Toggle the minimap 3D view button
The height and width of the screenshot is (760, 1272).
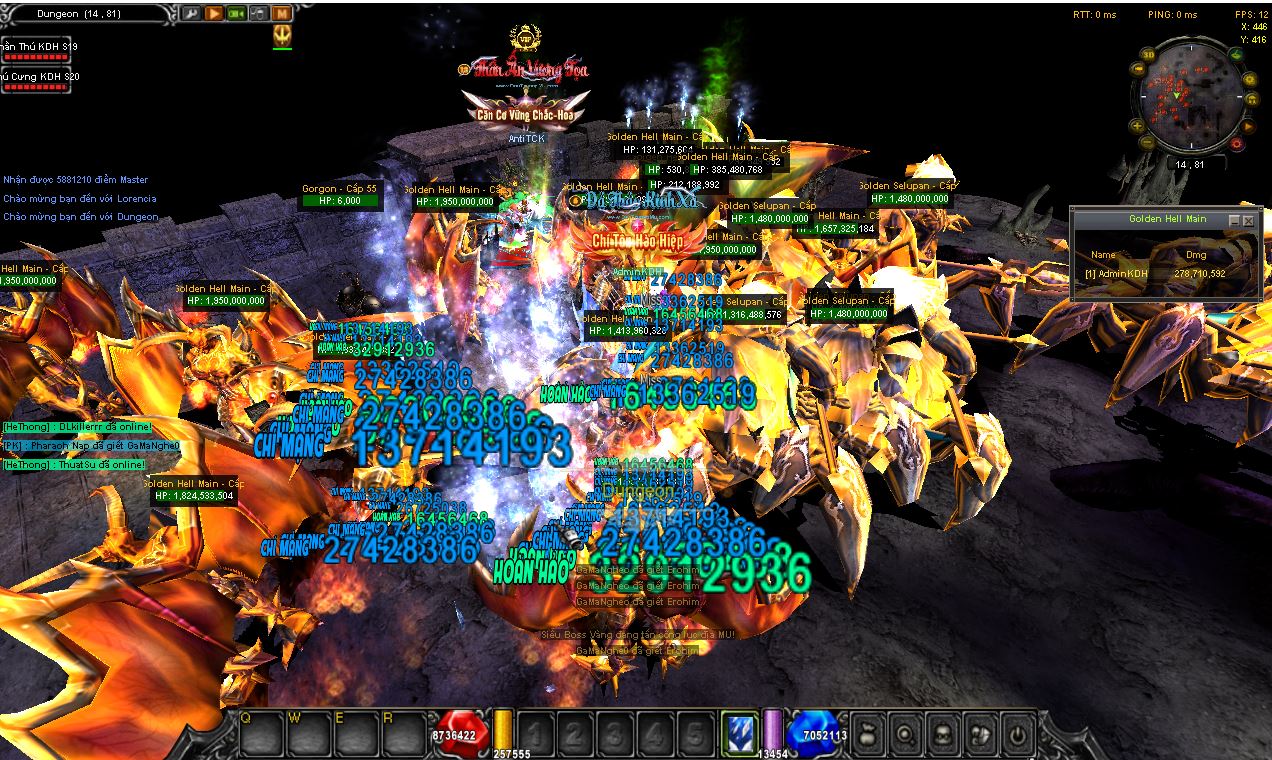coord(1149,54)
